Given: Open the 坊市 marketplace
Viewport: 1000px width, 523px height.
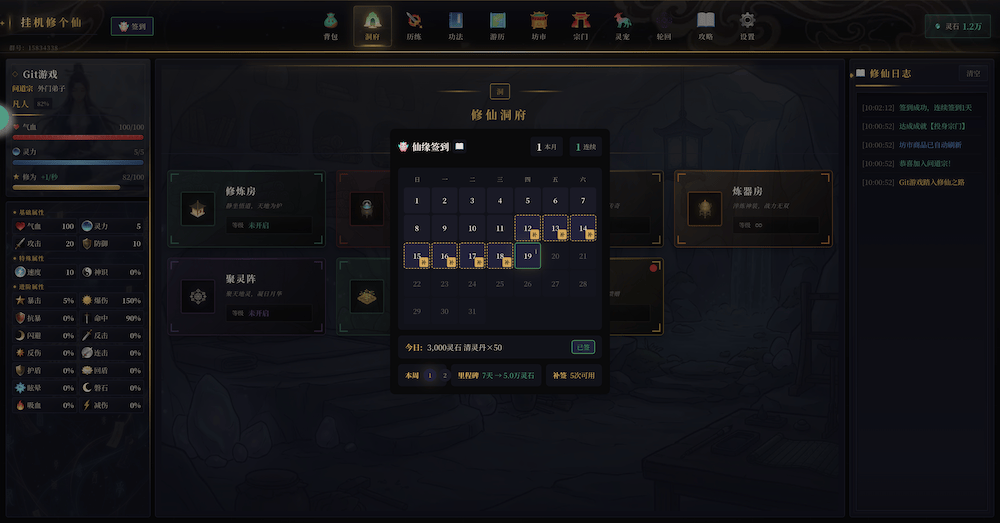Looking at the screenshot, I should click(539, 25).
